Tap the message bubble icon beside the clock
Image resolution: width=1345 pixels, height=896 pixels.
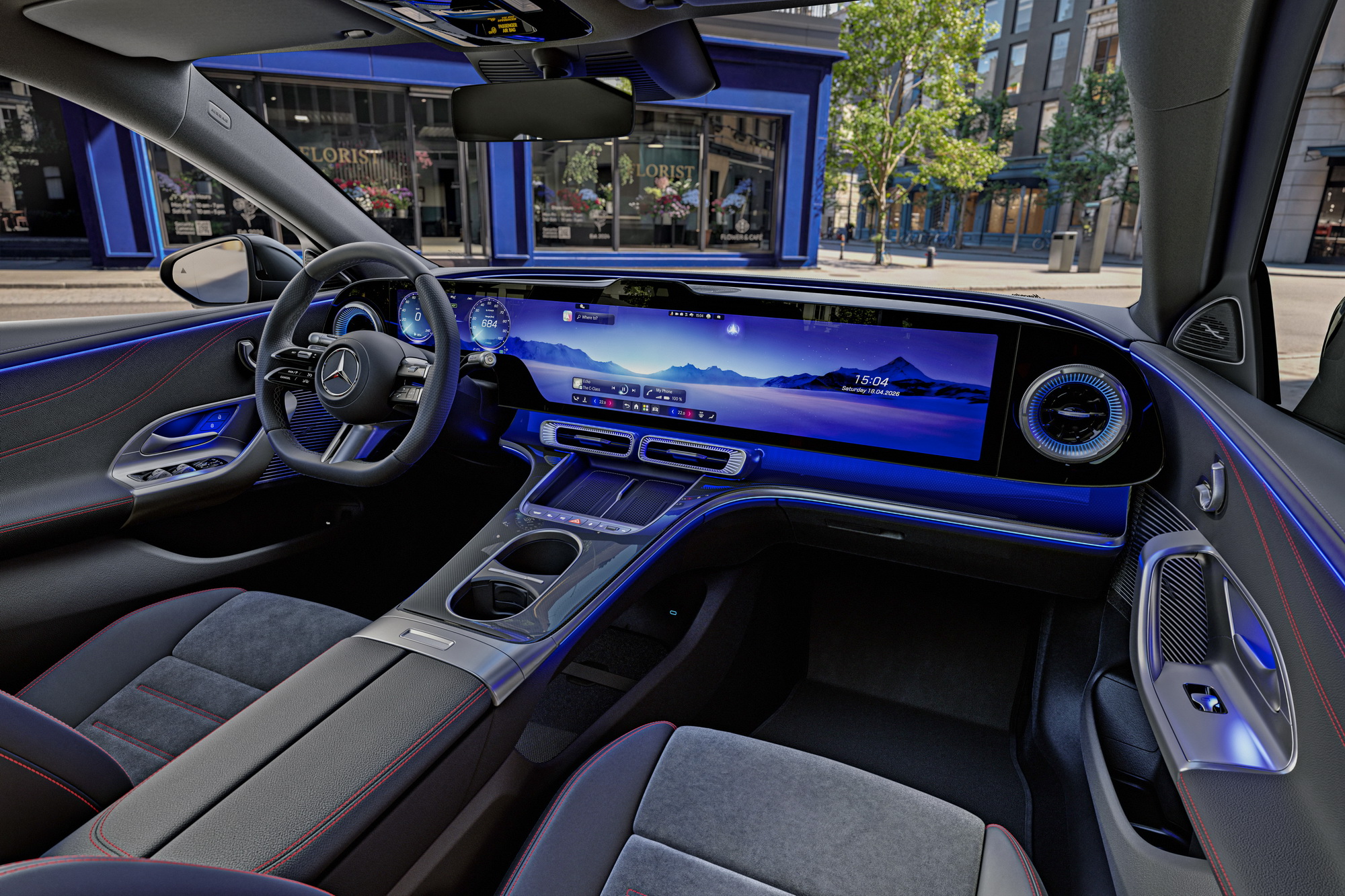click(x=719, y=317)
